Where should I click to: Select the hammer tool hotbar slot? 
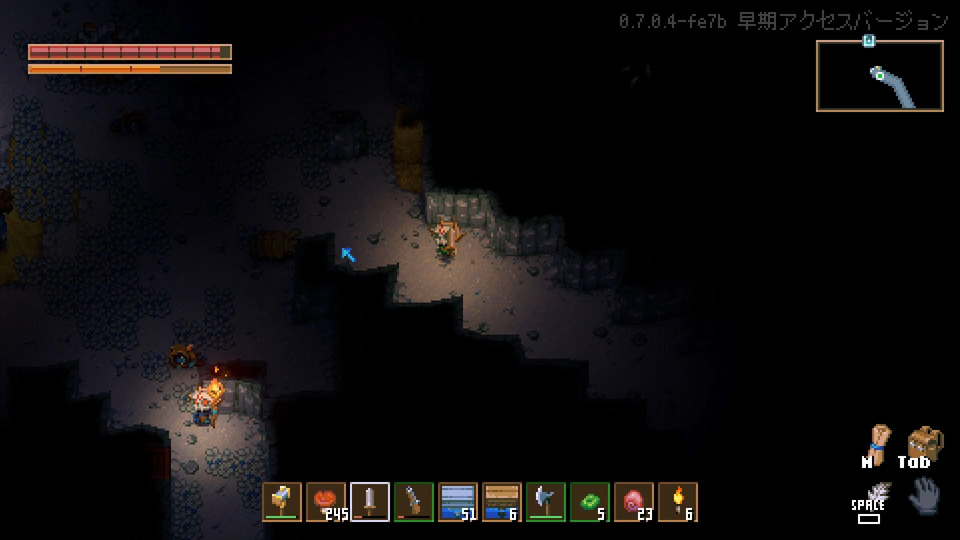point(282,502)
